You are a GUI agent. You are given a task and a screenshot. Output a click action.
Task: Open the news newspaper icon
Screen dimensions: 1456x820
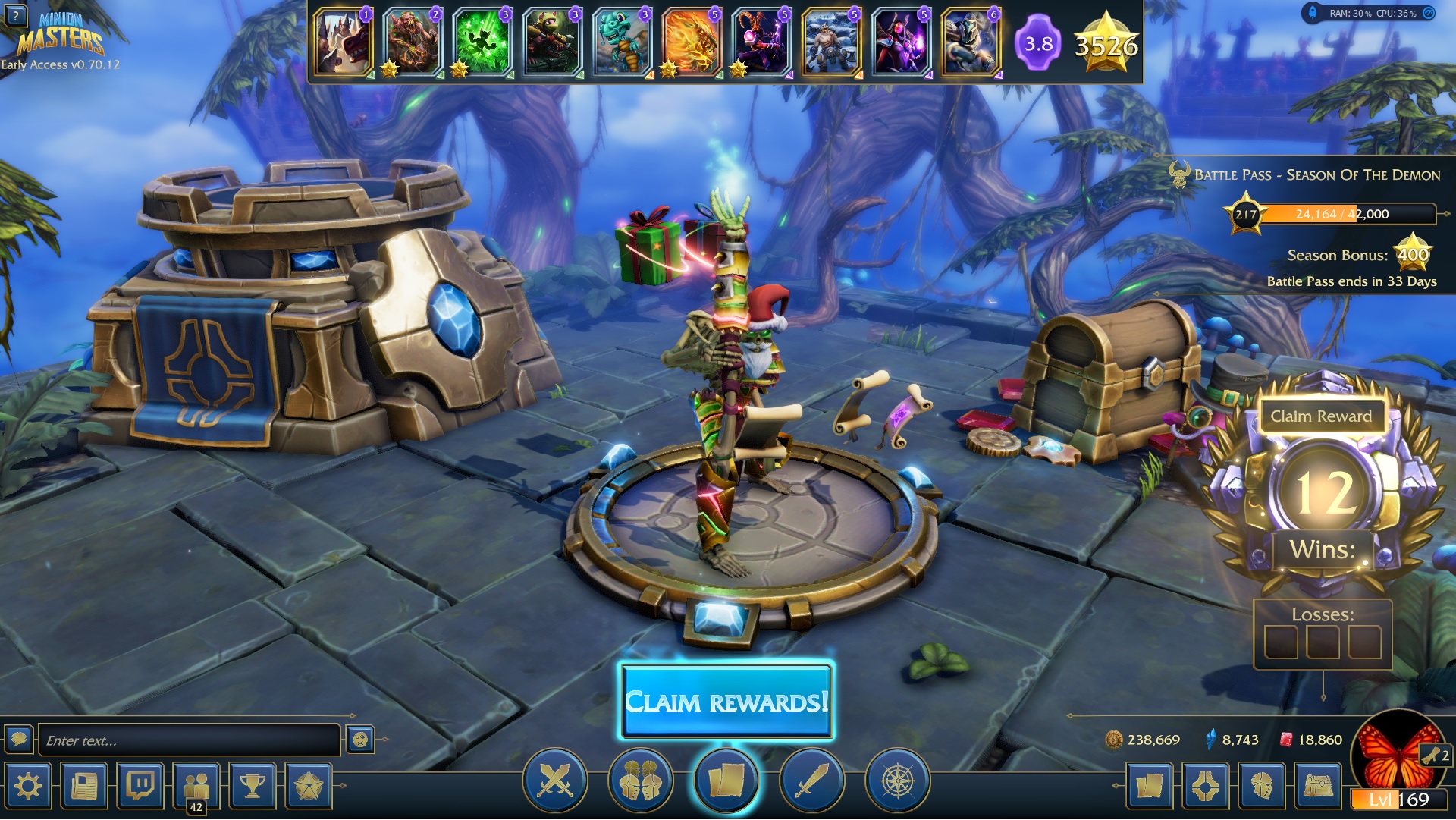coord(84,786)
